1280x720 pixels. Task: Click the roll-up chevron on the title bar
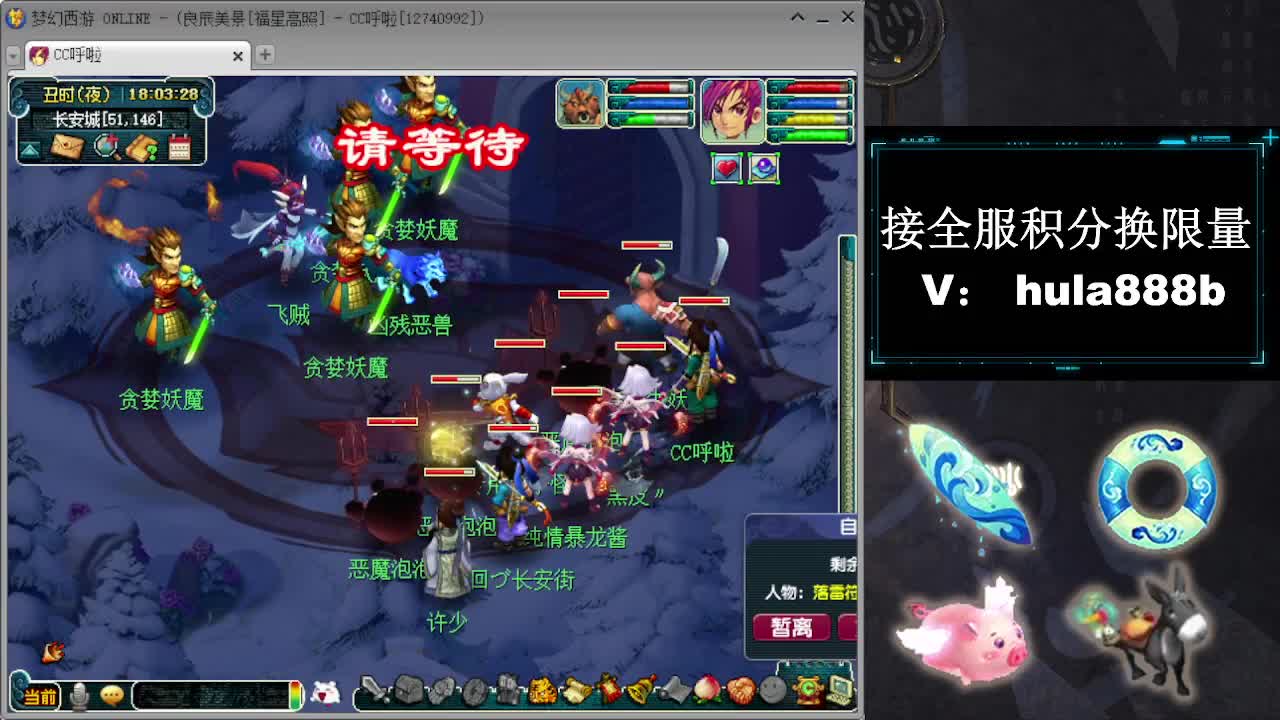click(x=798, y=18)
